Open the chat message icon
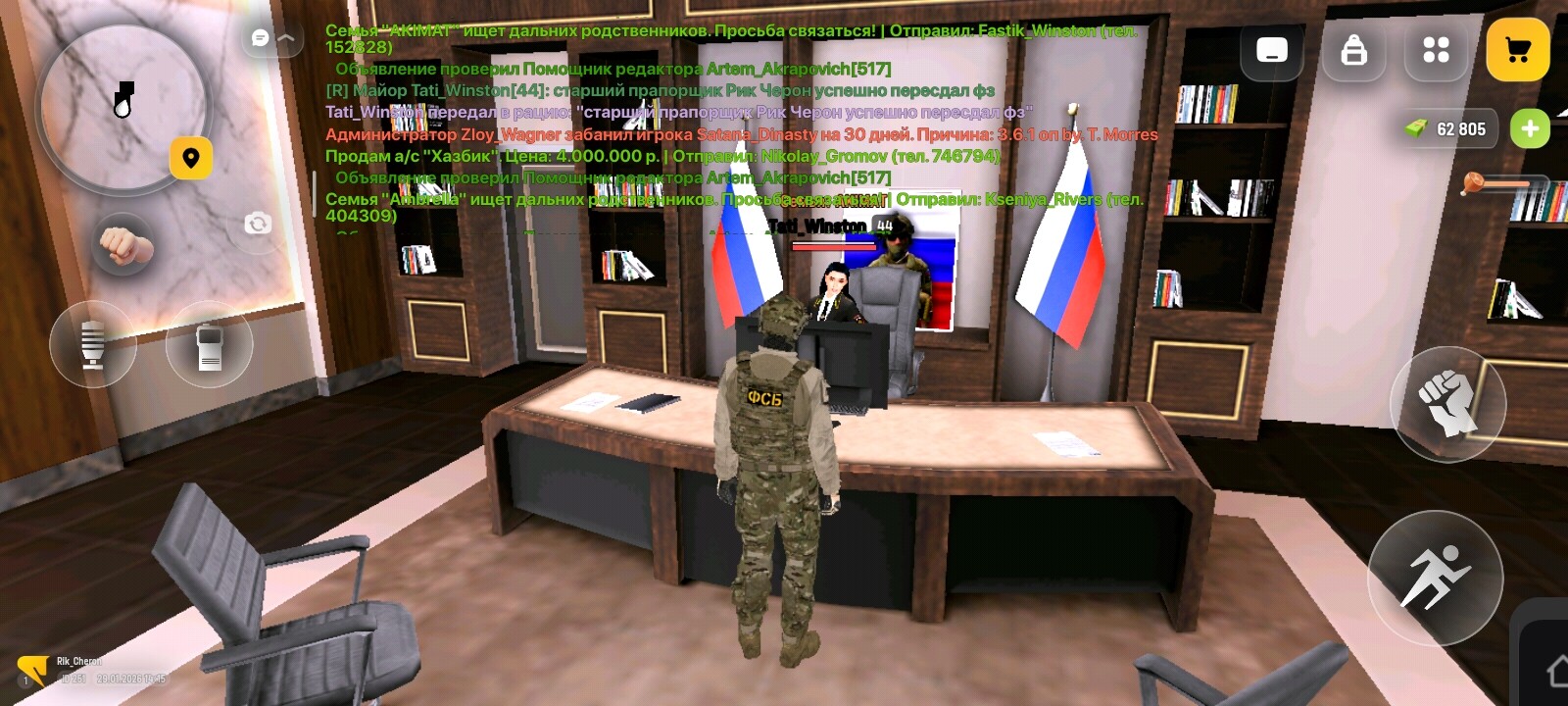 (x=258, y=37)
